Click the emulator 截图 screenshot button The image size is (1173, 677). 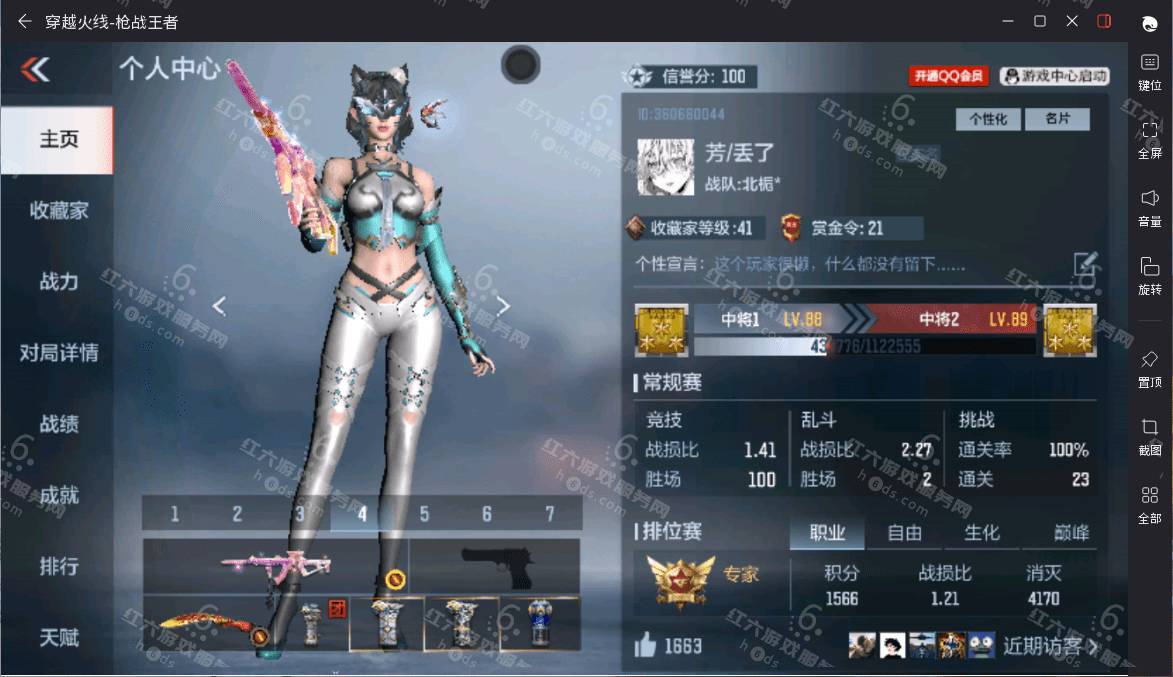point(1149,436)
